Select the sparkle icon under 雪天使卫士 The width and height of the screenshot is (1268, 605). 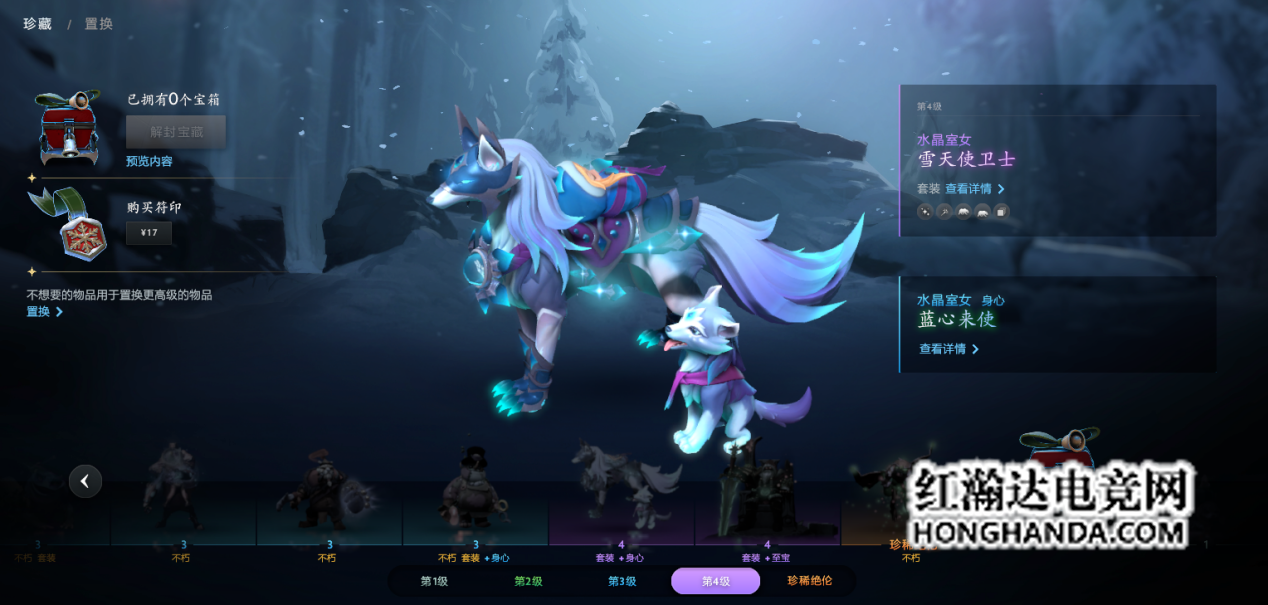pyautogui.click(x=925, y=211)
